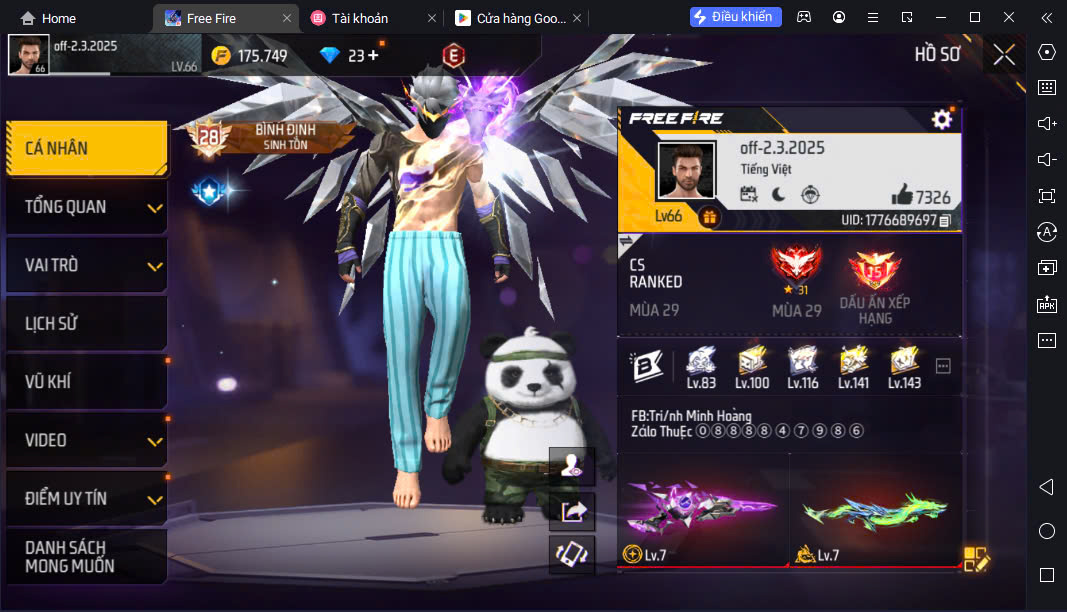Viewport: 1067px width, 612px height.
Task: Select the purple weapon skin showcase
Action: [x=703, y=510]
